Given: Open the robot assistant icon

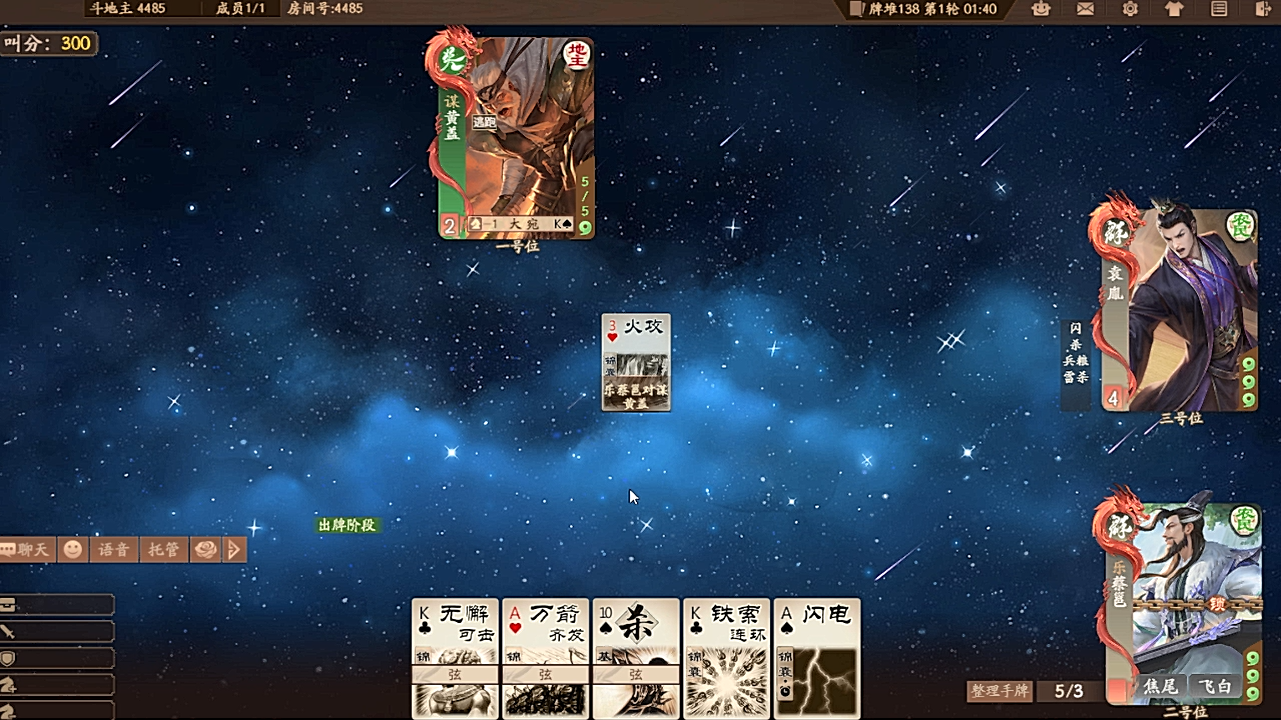Looking at the screenshot, I should click(x=1041, y=9).
